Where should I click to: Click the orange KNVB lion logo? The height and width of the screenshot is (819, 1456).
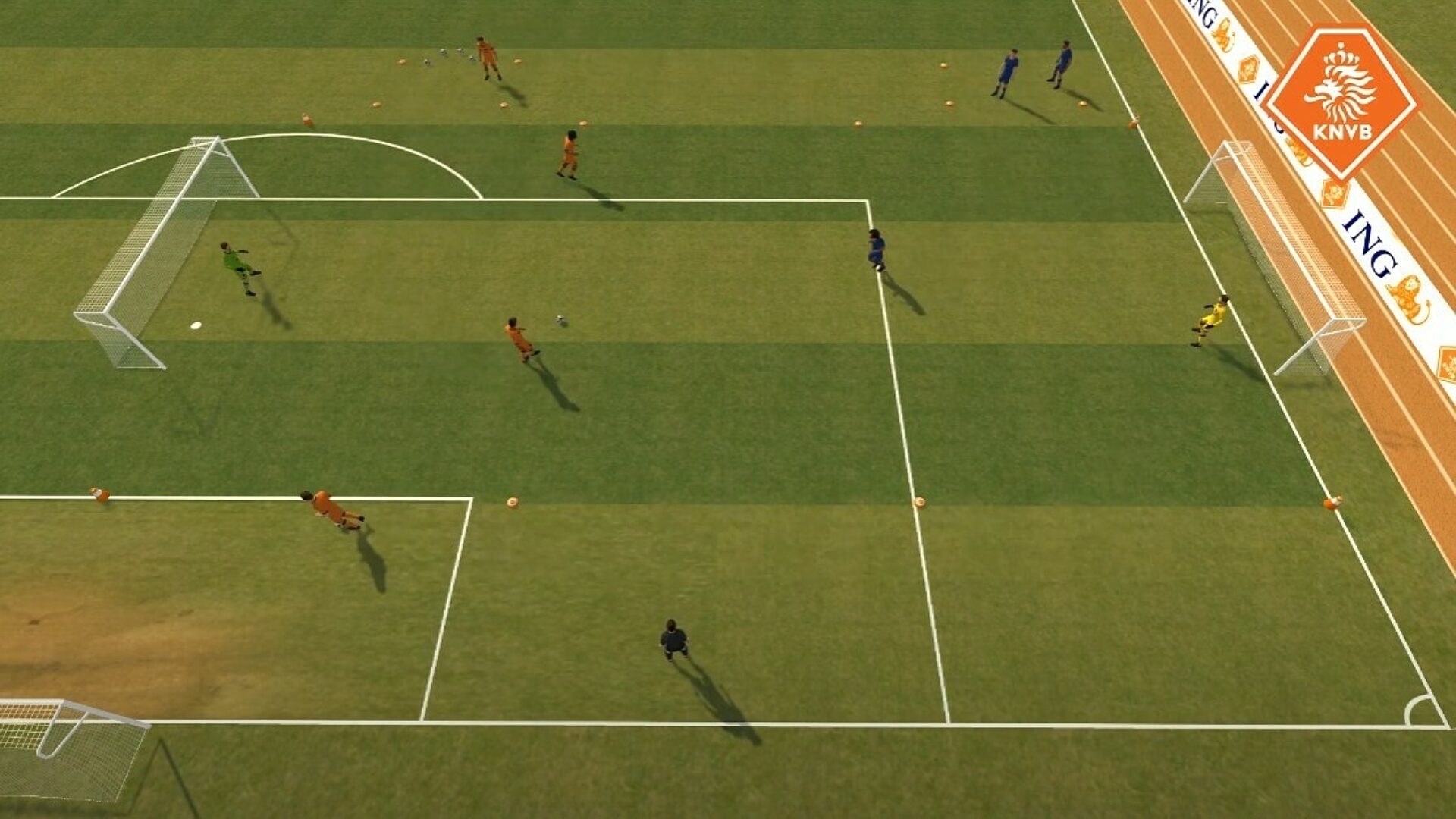pos(1340,100)
